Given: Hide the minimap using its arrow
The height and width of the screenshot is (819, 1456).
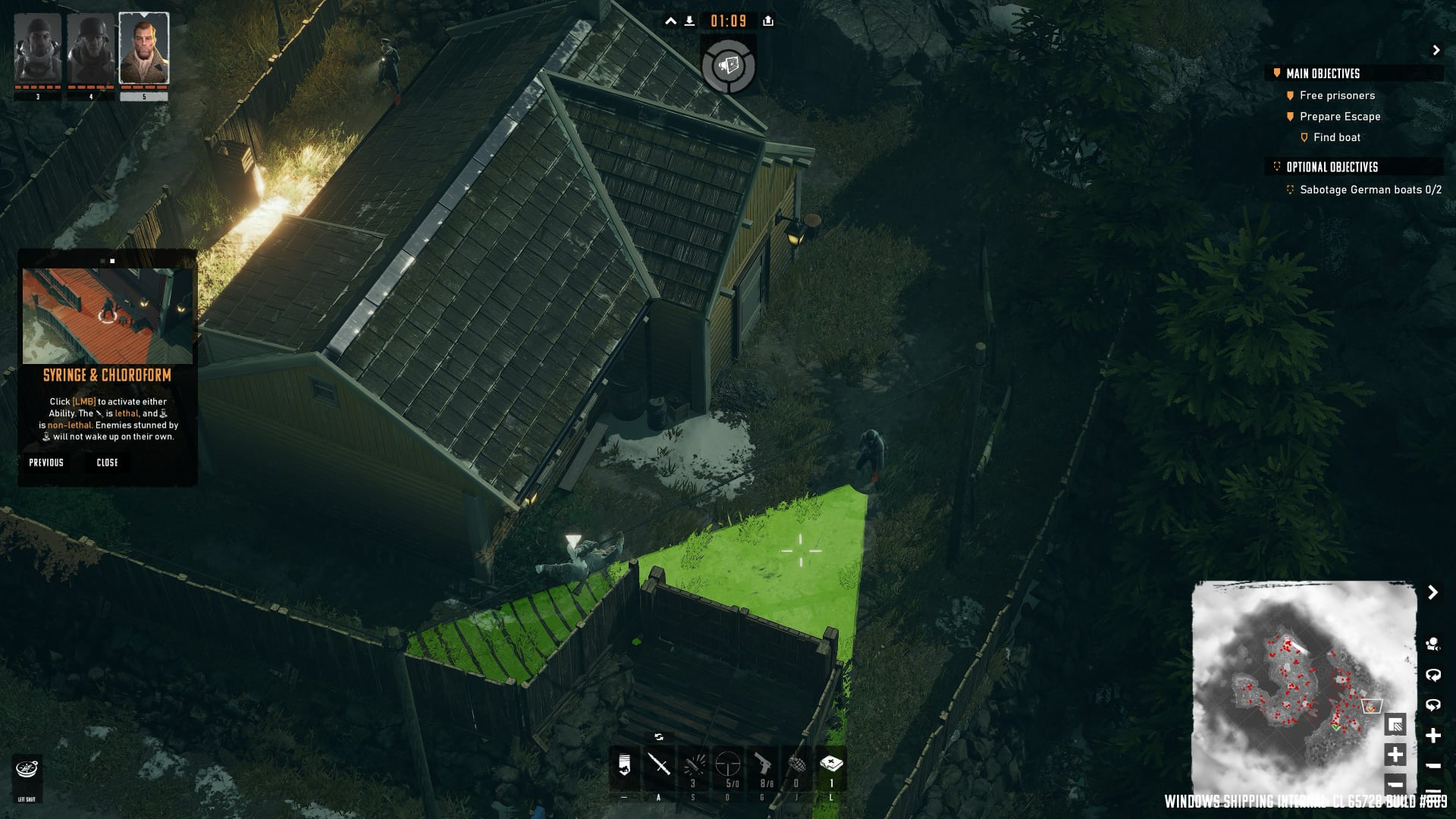Looking at the screenshot, I should pyautogui.click(x=1432, y=592).
